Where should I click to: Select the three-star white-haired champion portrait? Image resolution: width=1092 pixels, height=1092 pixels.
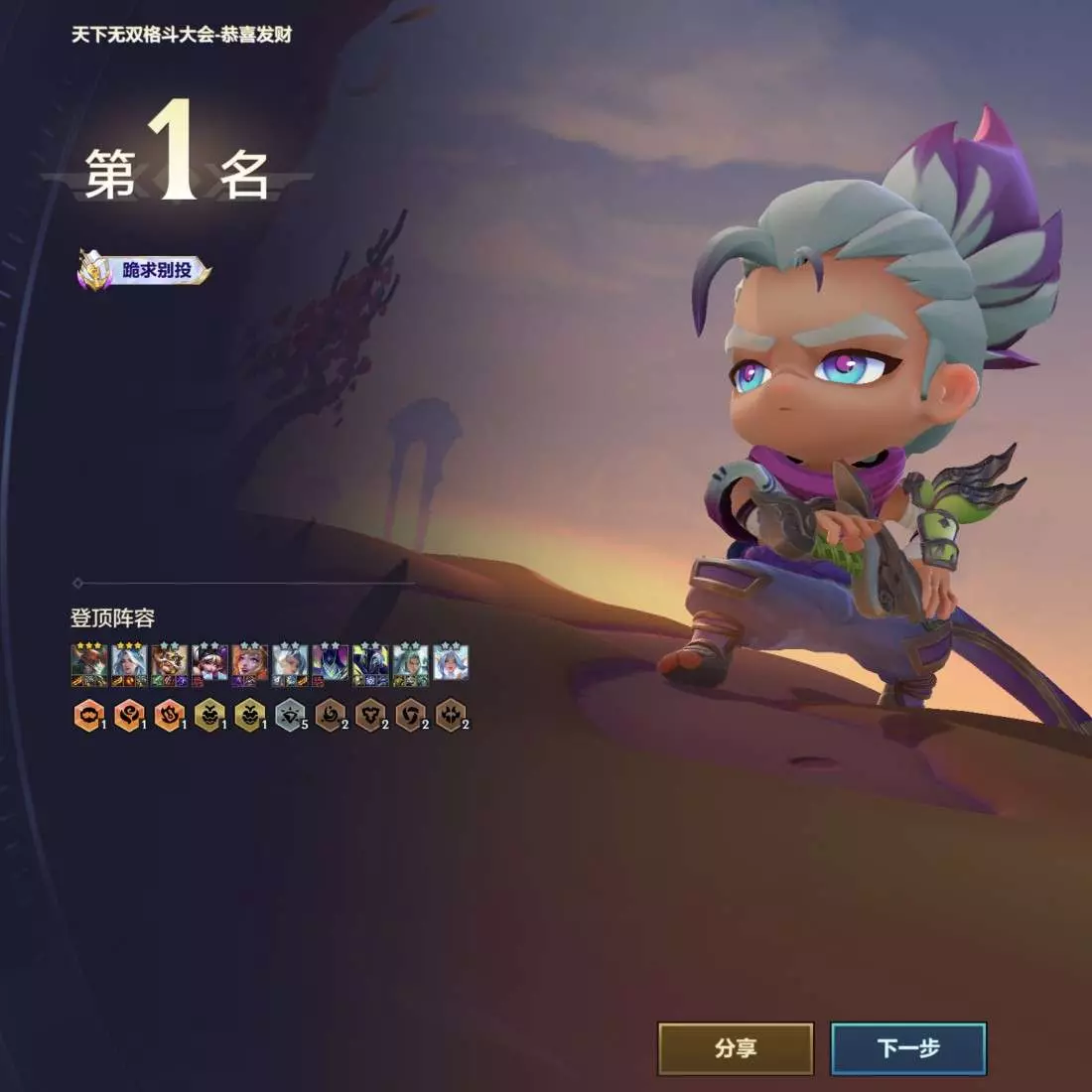pyautogui.click(x=130, y=664)
